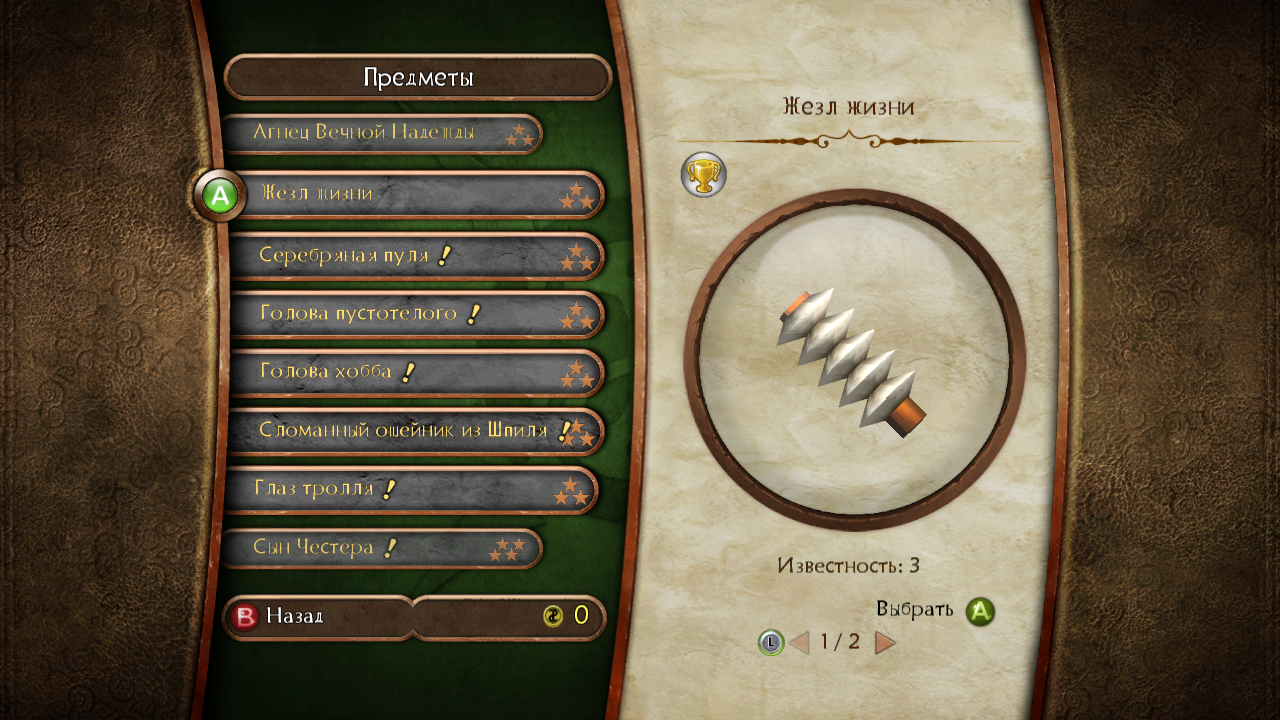The width and height of the screenshot is (1280, 720).
Task: Click the gold trophy icon
Action: point(703,175)
